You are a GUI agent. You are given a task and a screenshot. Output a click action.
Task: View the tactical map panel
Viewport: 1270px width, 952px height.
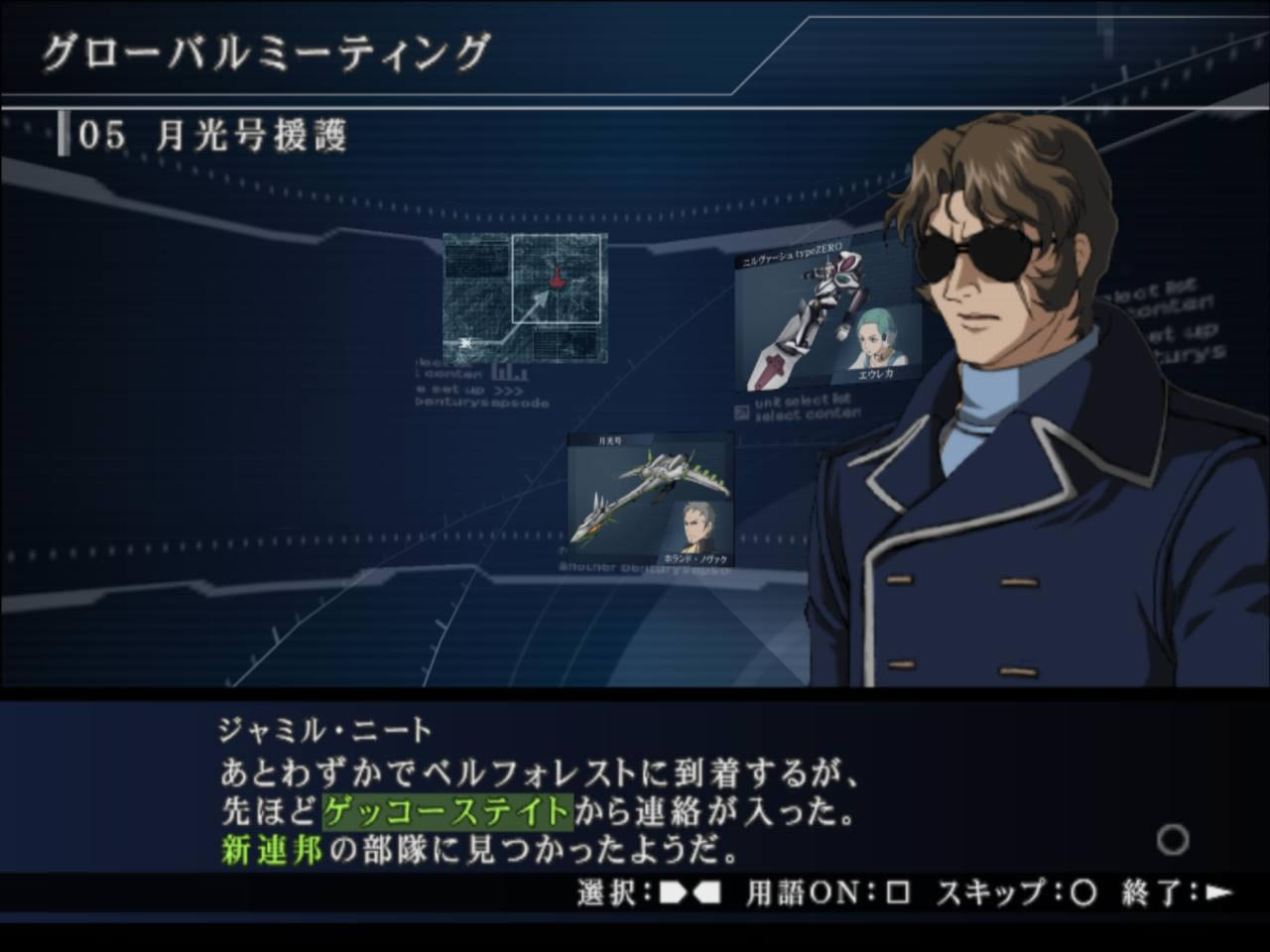[525, 297]
